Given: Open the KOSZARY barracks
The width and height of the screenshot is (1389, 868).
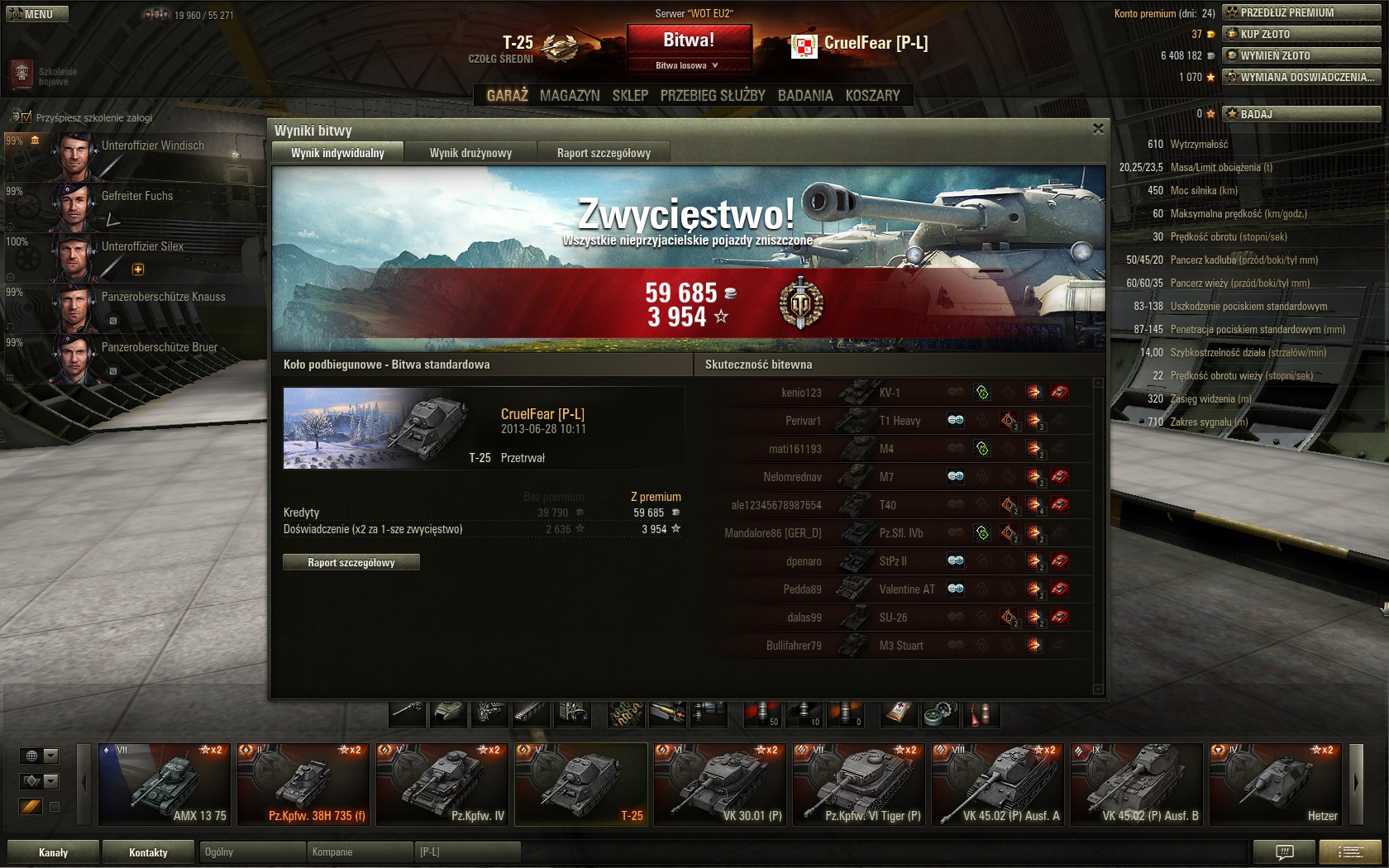Looking at the screenshot, I should pyautogui.click(x=872, y=96).
